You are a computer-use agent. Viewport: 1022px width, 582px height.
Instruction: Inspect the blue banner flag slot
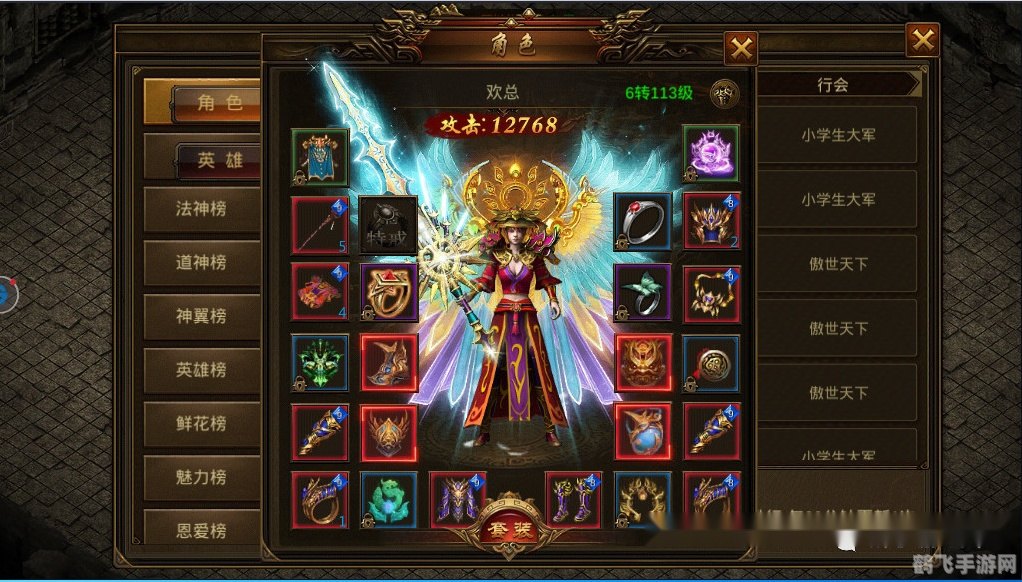320,156
